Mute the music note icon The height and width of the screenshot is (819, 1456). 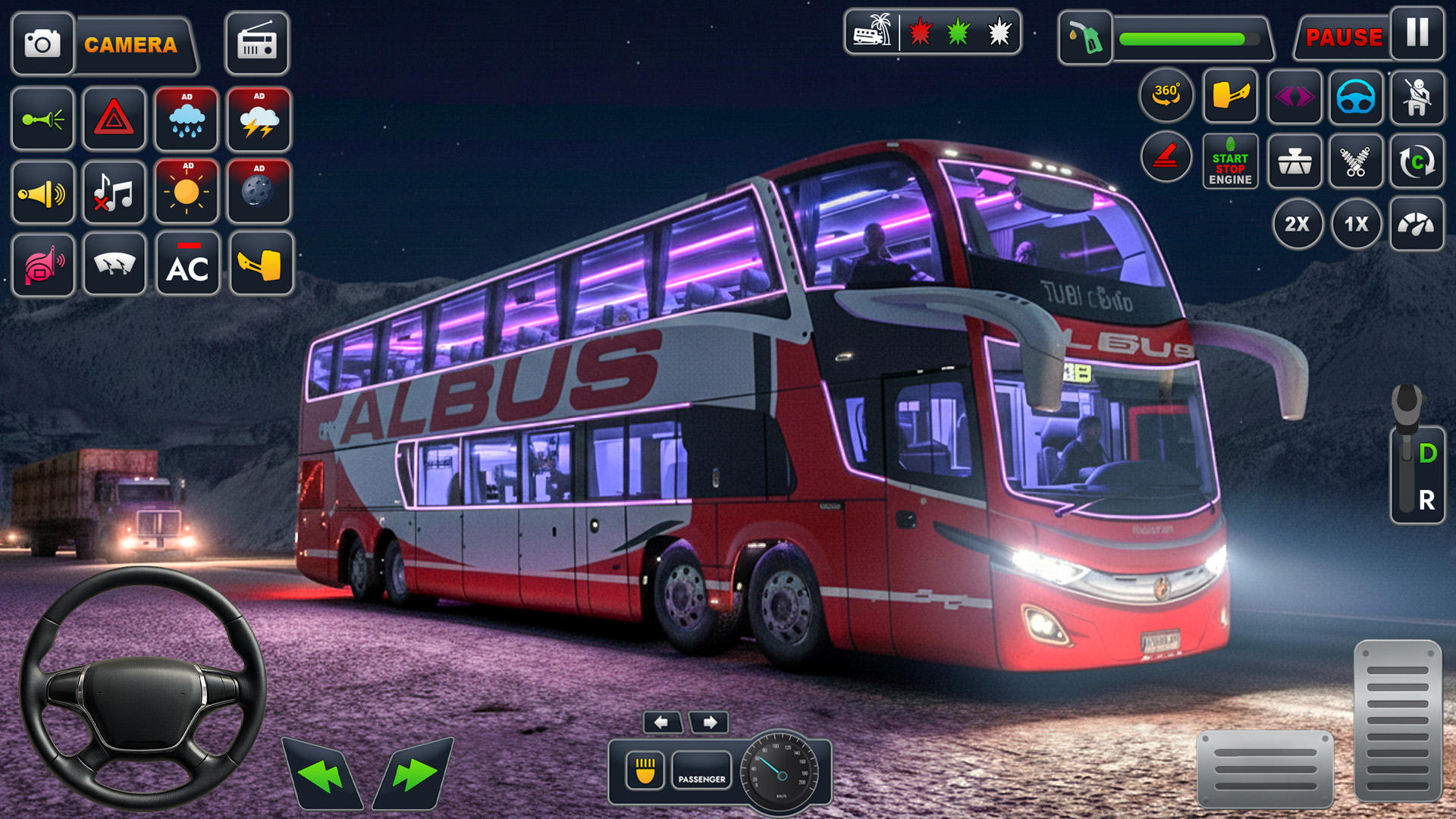click(114, 192)
